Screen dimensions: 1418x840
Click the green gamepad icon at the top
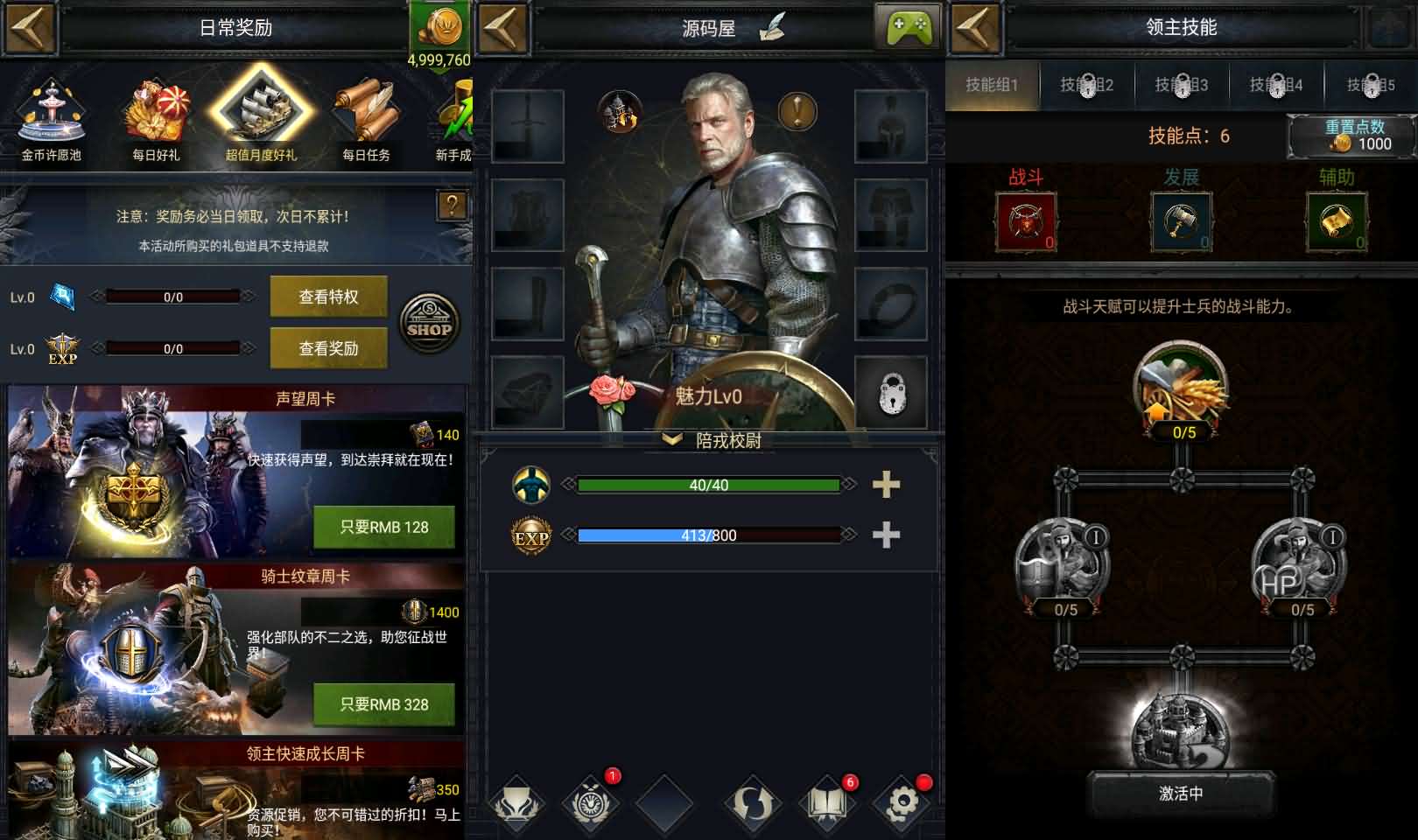(909, 27)
